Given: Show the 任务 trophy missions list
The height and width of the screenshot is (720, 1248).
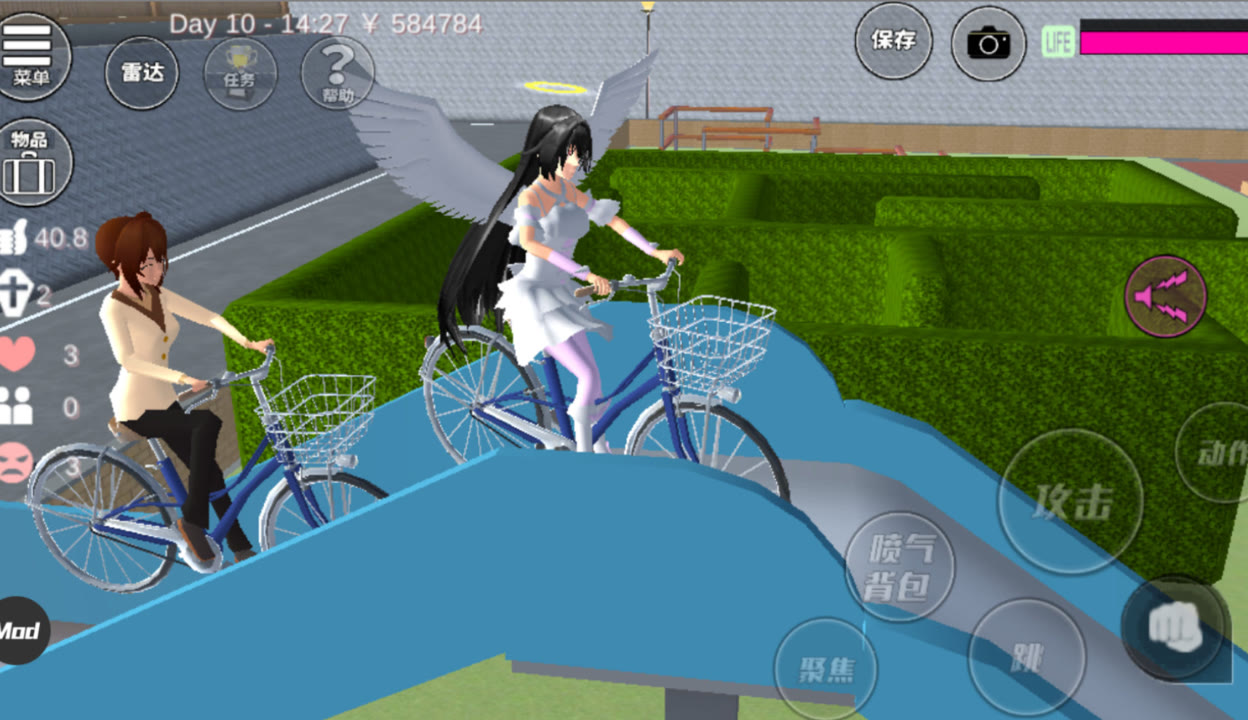Looking at the screenshot, I should pyautogui.click(x=240, y=72).
